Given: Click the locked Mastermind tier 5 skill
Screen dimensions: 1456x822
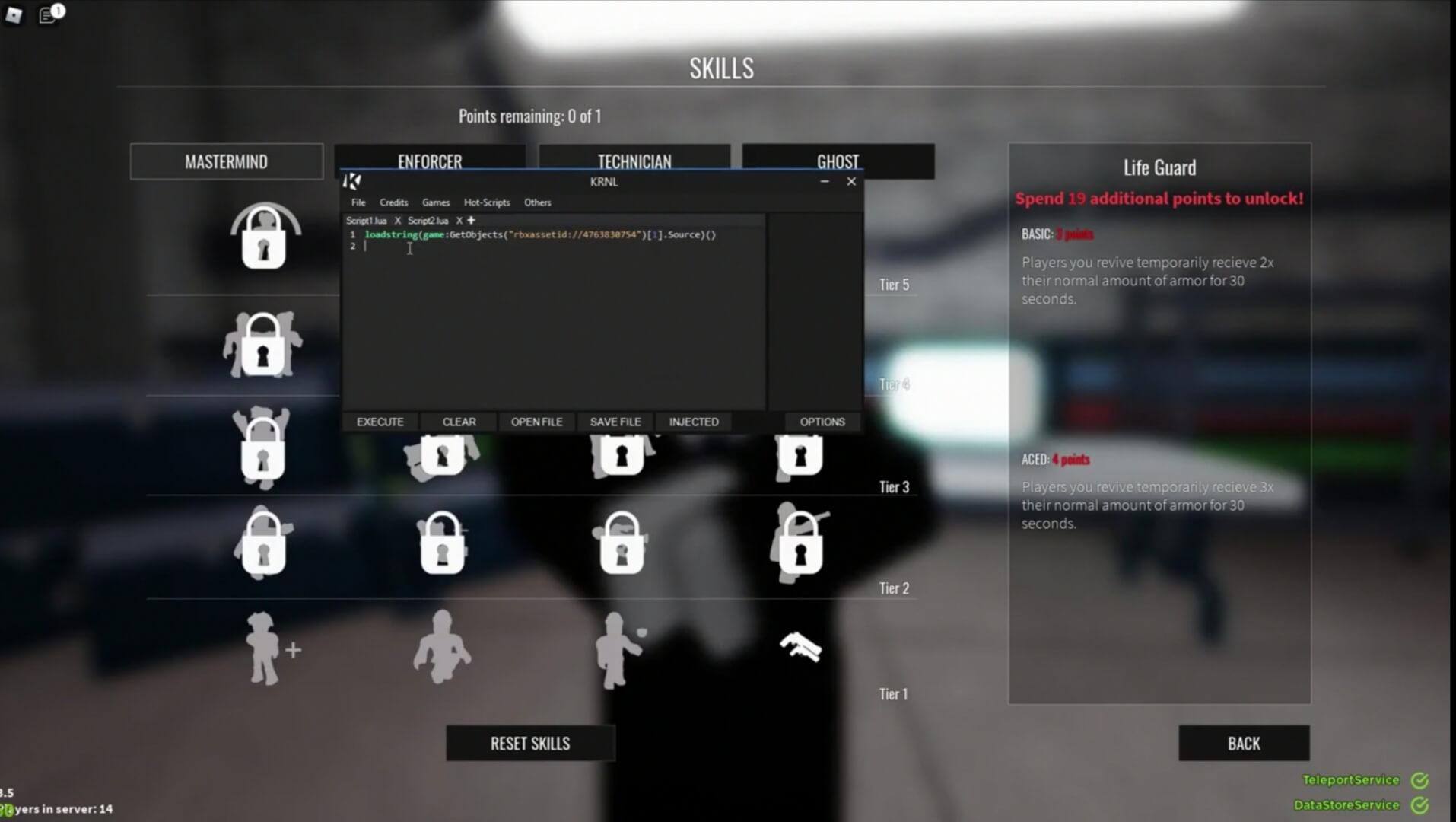Looking at the screenshot, I should [264, 237].
